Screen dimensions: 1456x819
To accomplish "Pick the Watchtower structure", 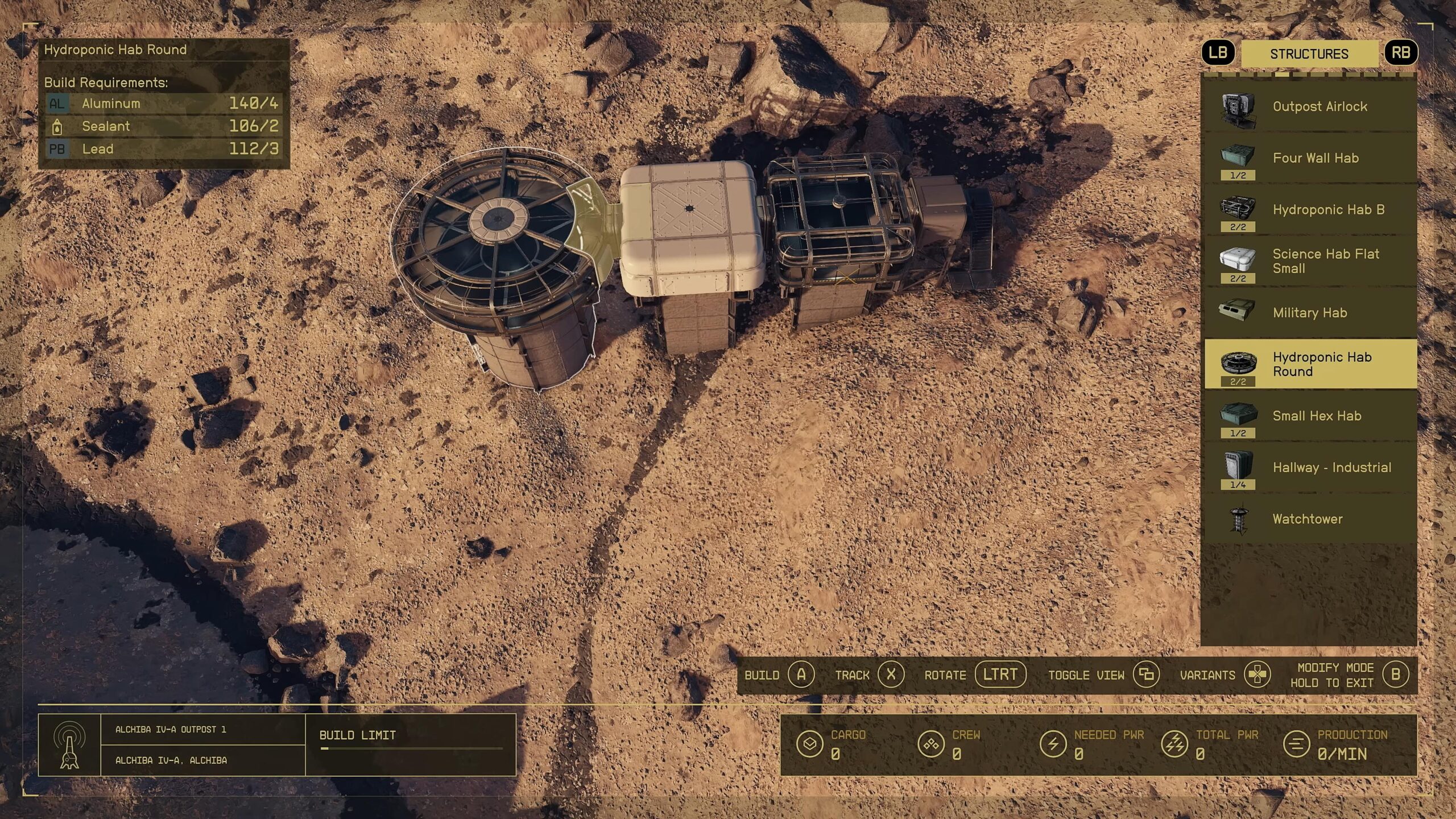I will [1310, 519].
